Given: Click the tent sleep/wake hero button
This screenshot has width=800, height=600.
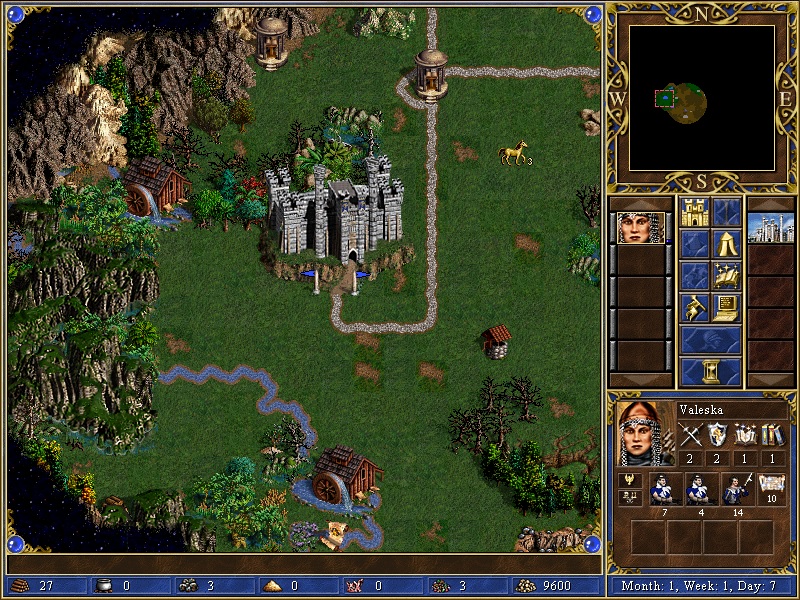Looking at the screenshot, I should pos(727,243).
